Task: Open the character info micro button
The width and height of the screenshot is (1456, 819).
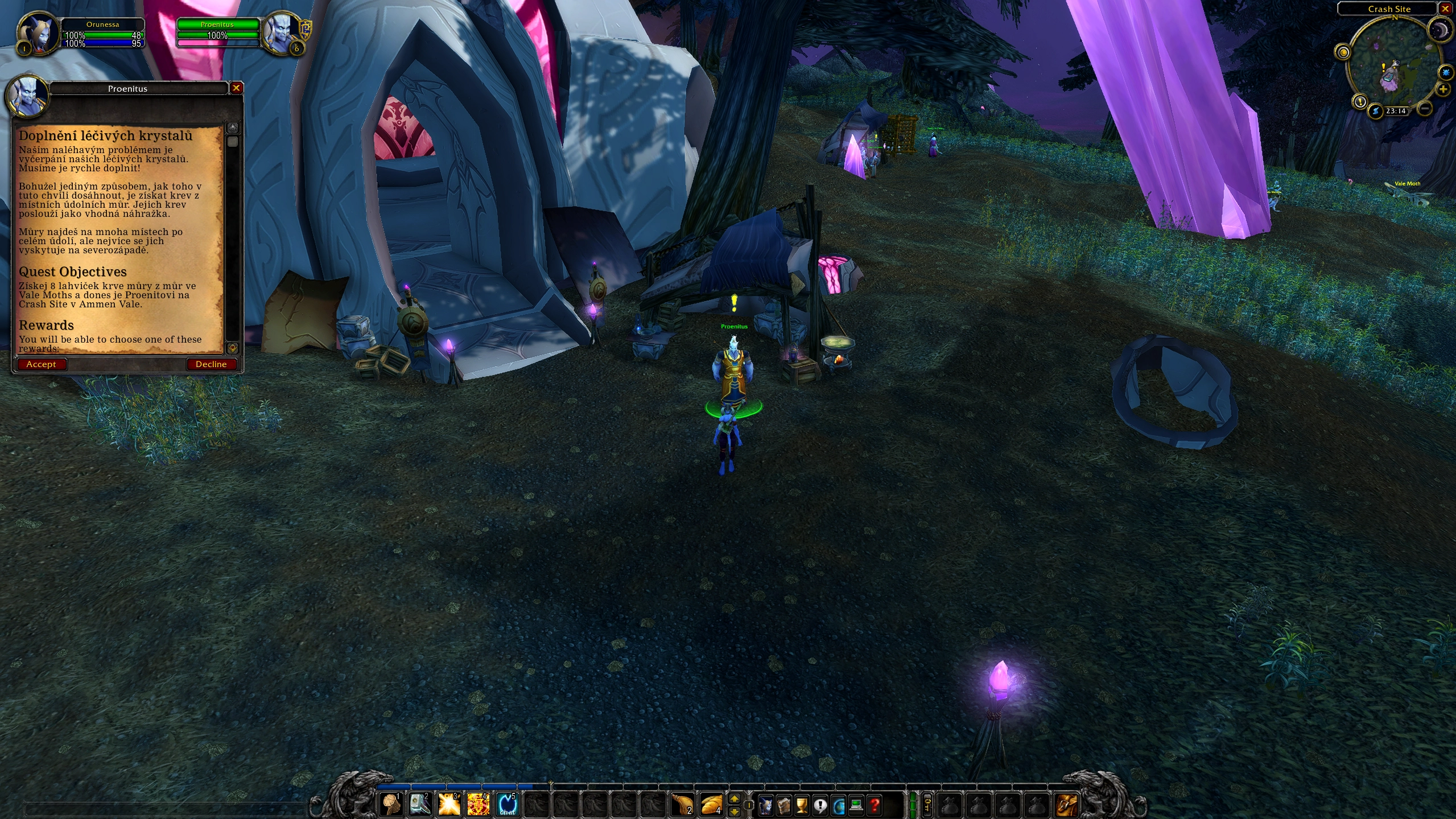Action: (x=766, y=805)
